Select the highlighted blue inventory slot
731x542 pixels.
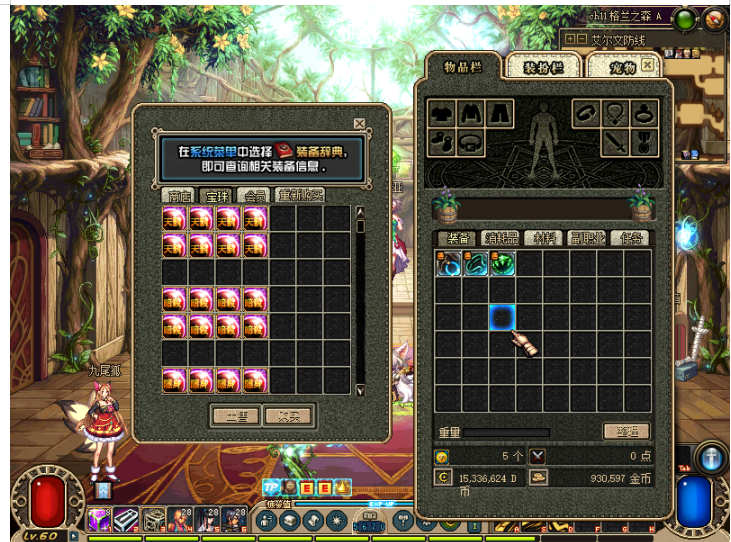pos(502,318)
